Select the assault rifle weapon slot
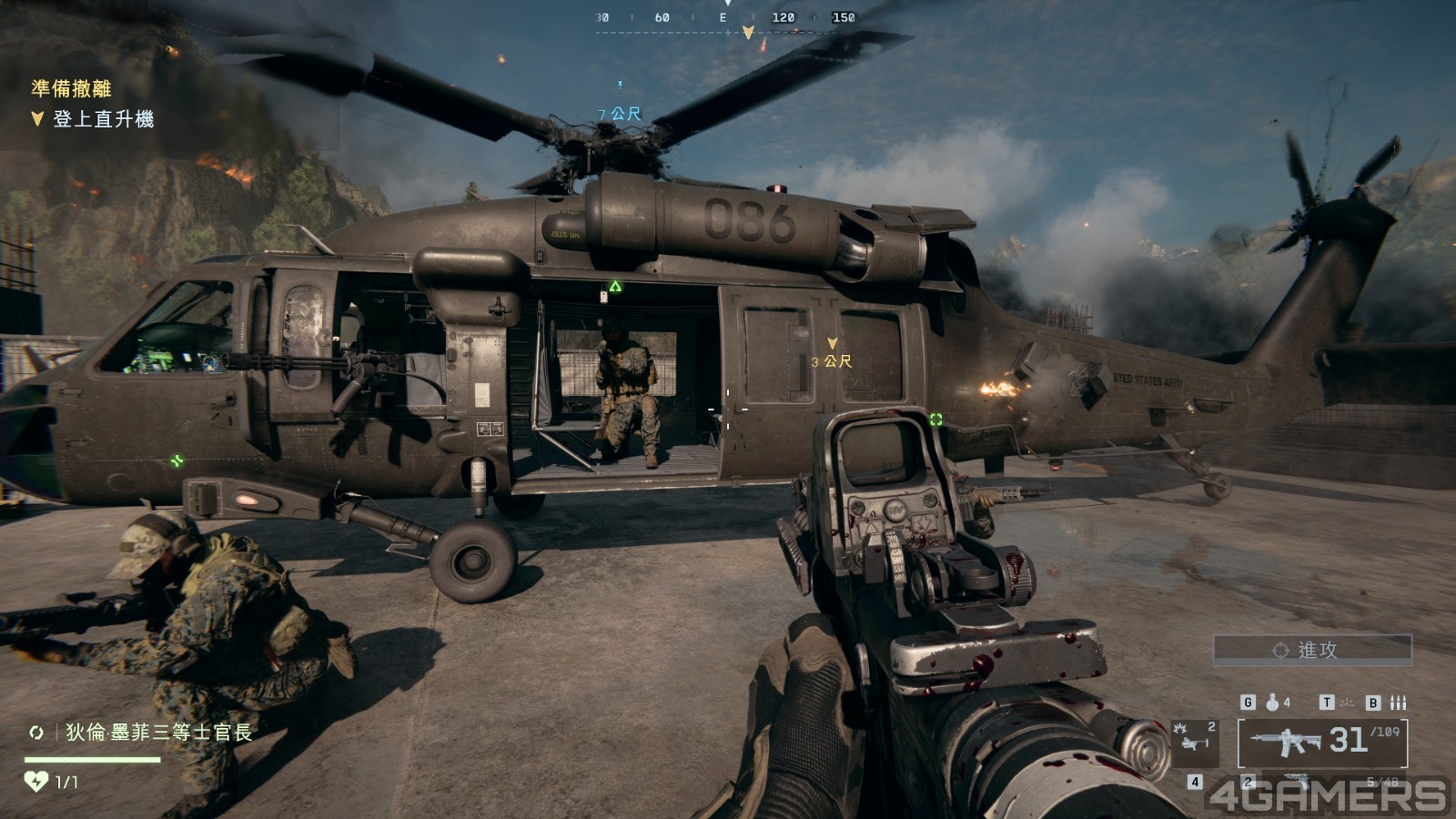The image size is (1456, 819). coord(1322,743)
